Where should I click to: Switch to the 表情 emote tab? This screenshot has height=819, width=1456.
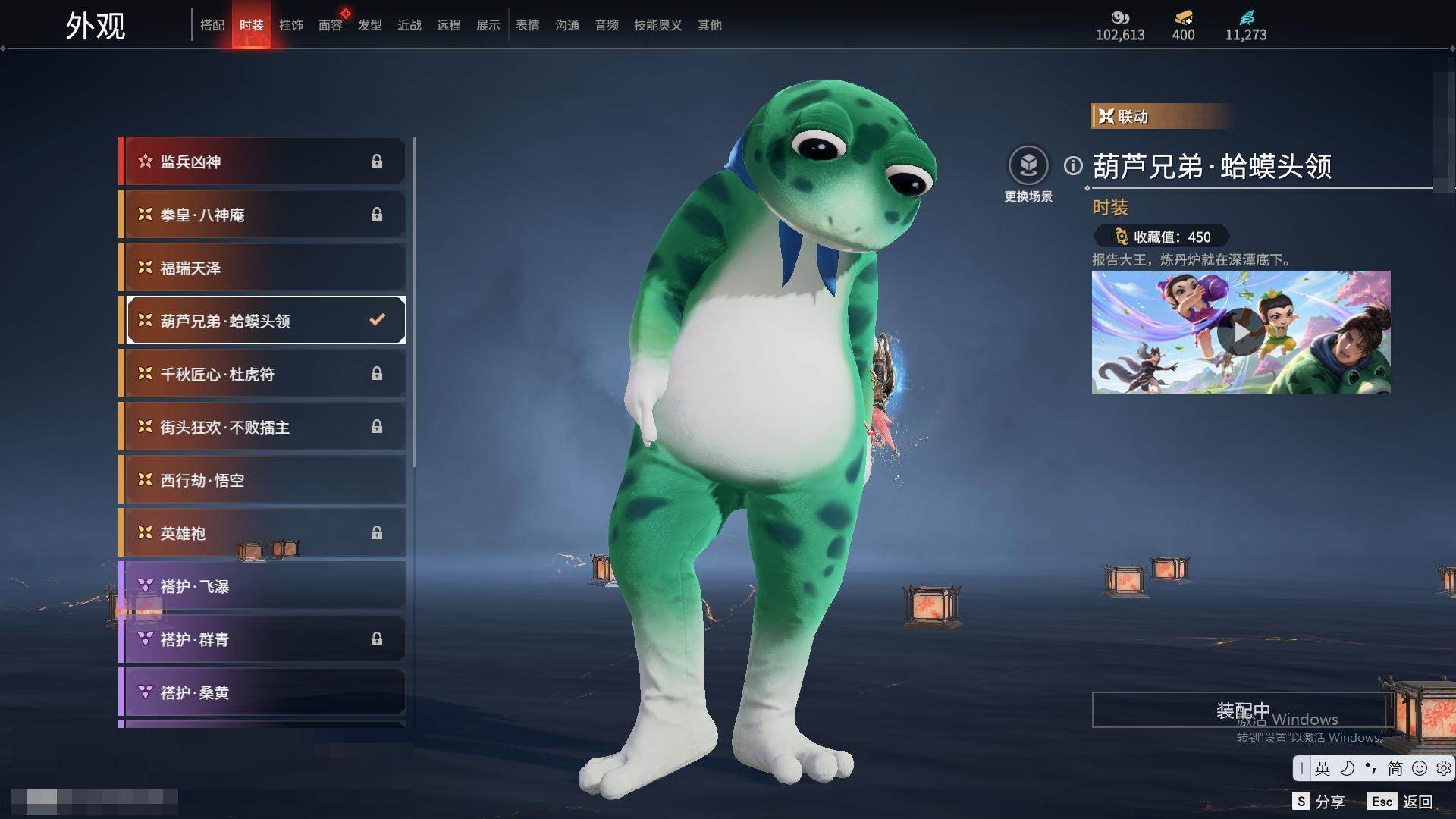coord(528,26)
